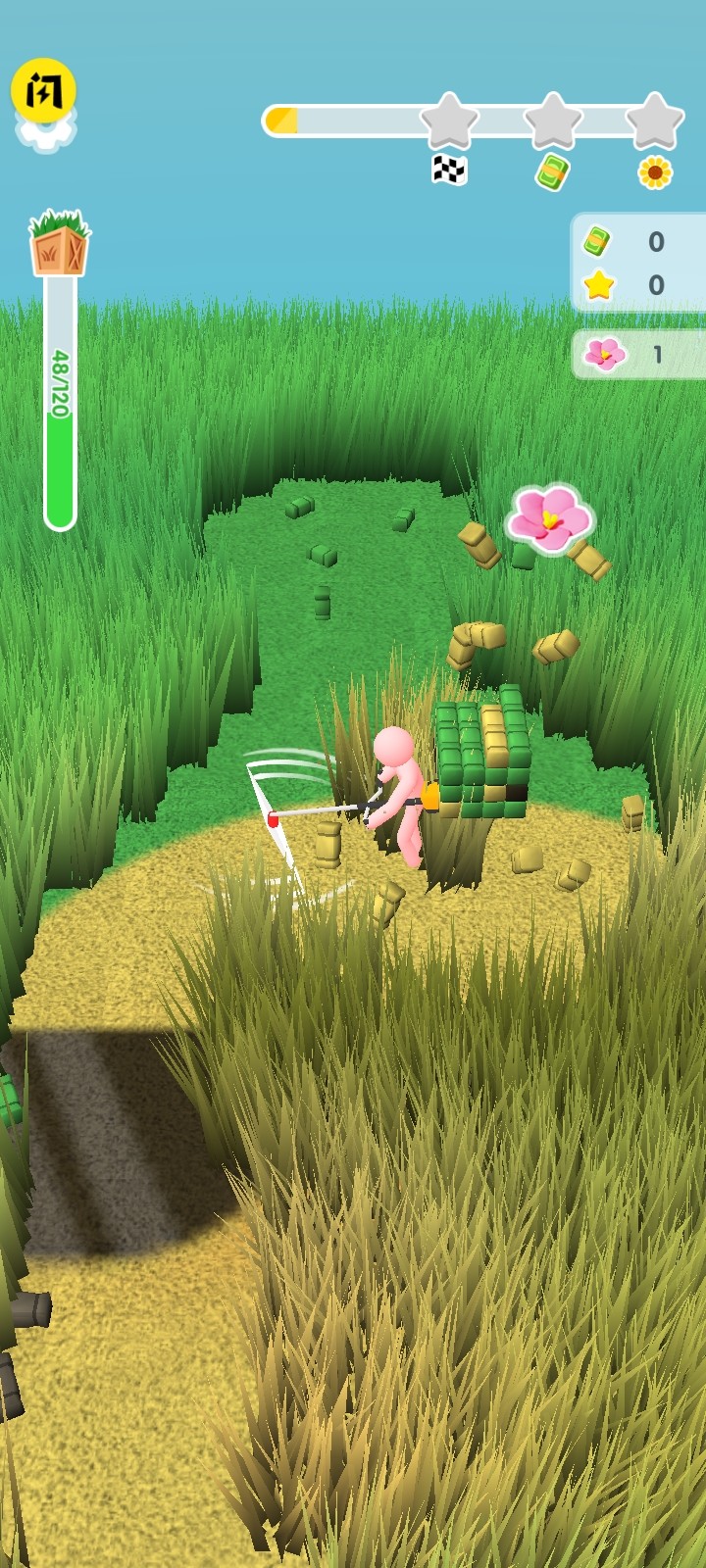Open the white gear settings button

pos(45,136)
